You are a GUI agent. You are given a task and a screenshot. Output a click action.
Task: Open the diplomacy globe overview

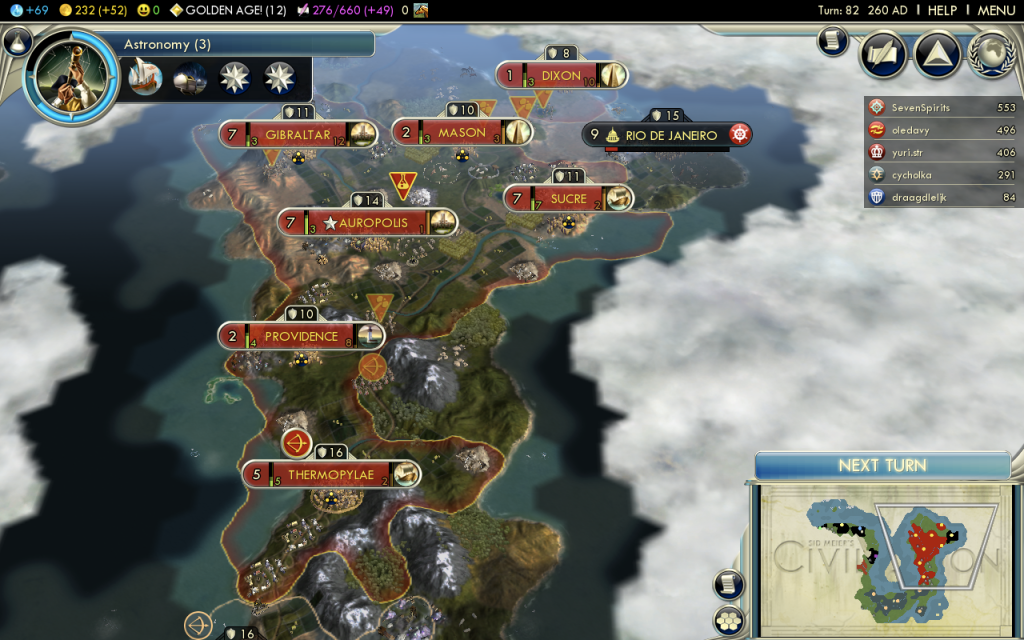point(991,54)
